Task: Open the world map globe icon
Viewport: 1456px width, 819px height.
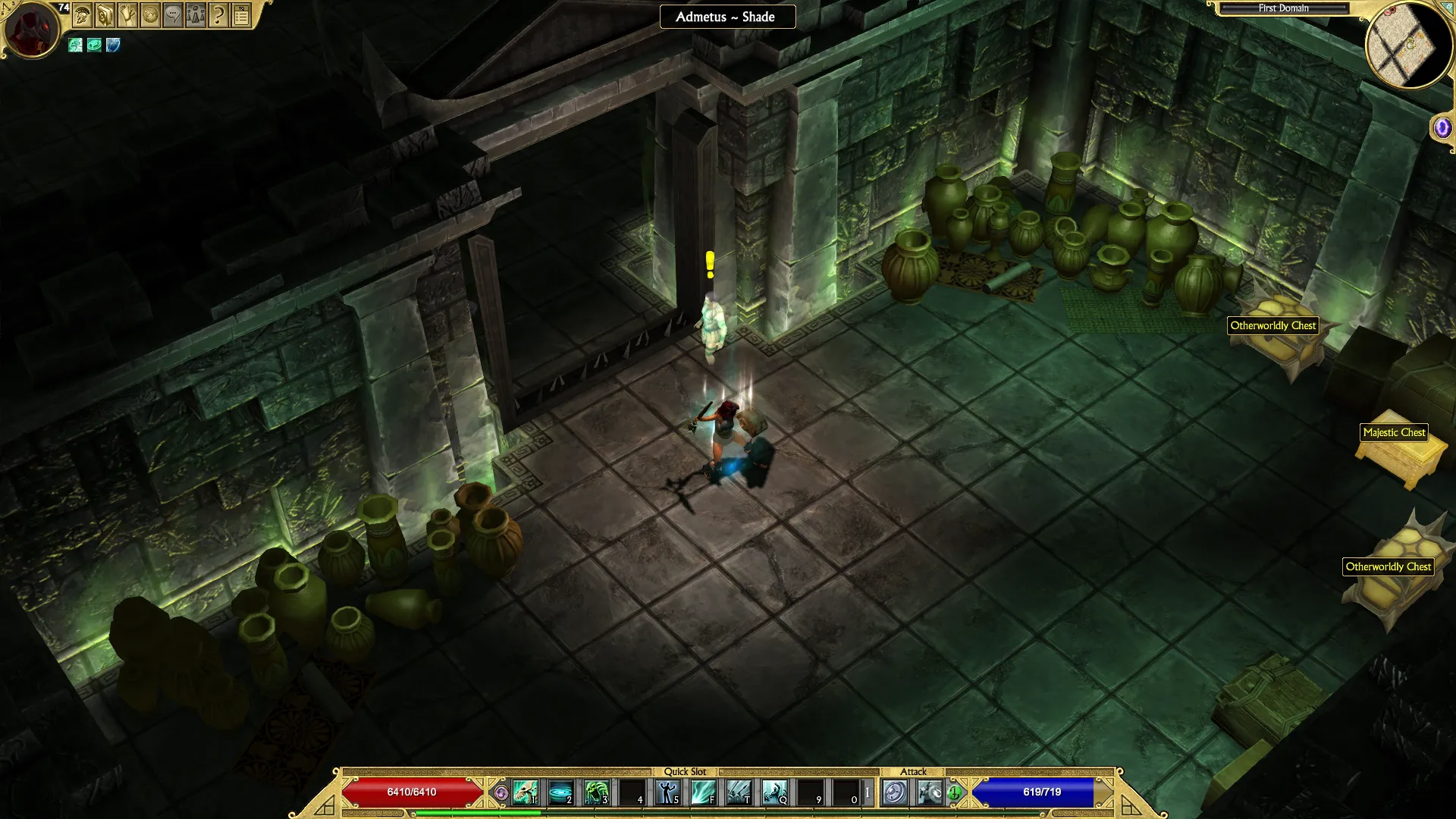Action: 150,15
